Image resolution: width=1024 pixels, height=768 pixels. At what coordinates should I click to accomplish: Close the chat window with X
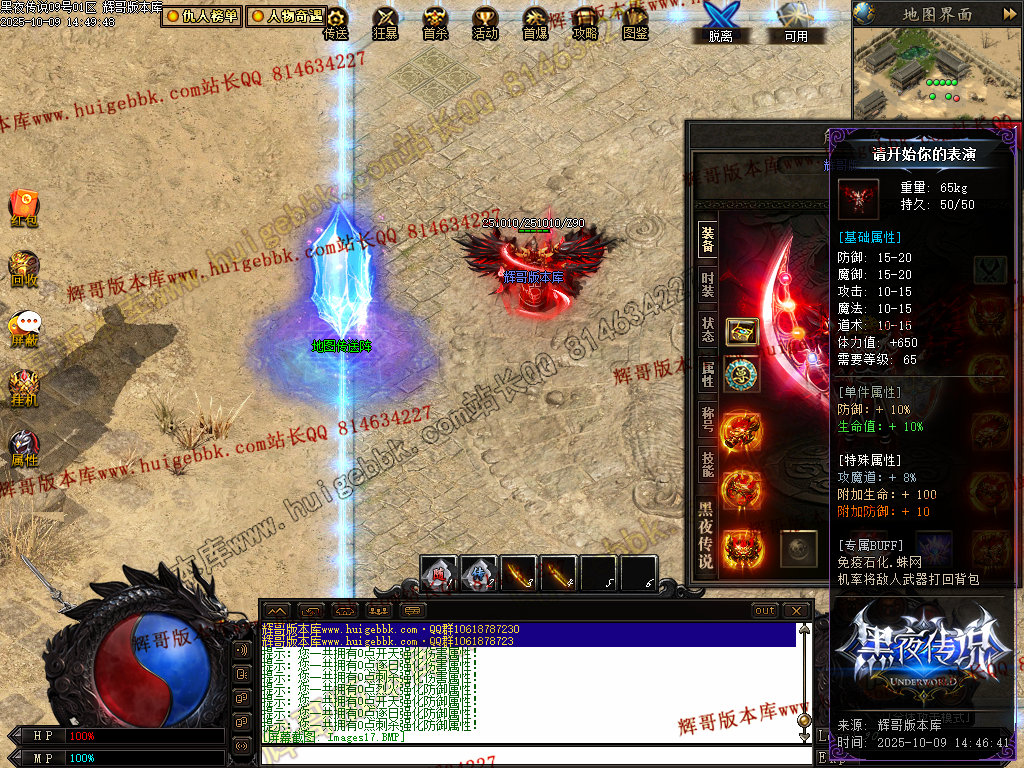pos(796,610)
